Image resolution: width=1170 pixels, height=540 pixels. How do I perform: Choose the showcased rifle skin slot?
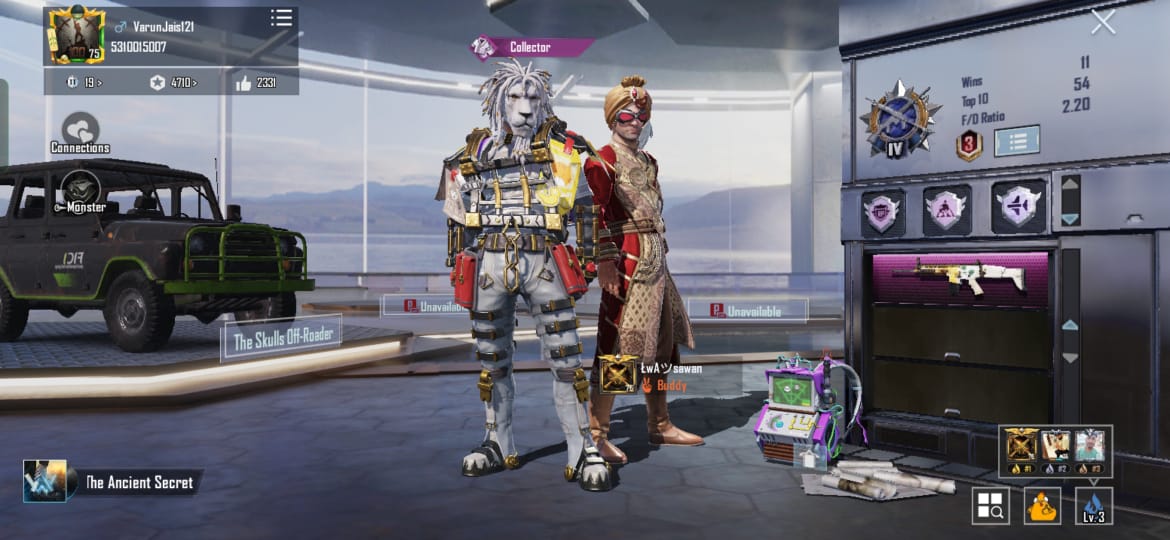click(960, 277)
